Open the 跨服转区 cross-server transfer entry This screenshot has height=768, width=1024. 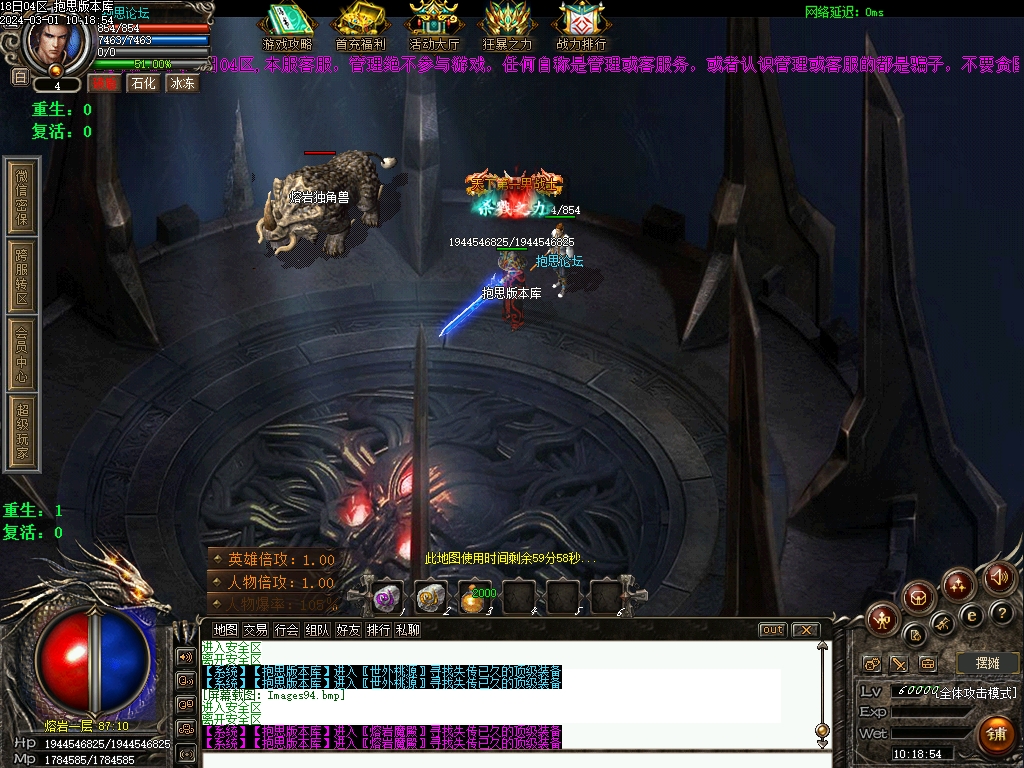(x=22, y=276)
